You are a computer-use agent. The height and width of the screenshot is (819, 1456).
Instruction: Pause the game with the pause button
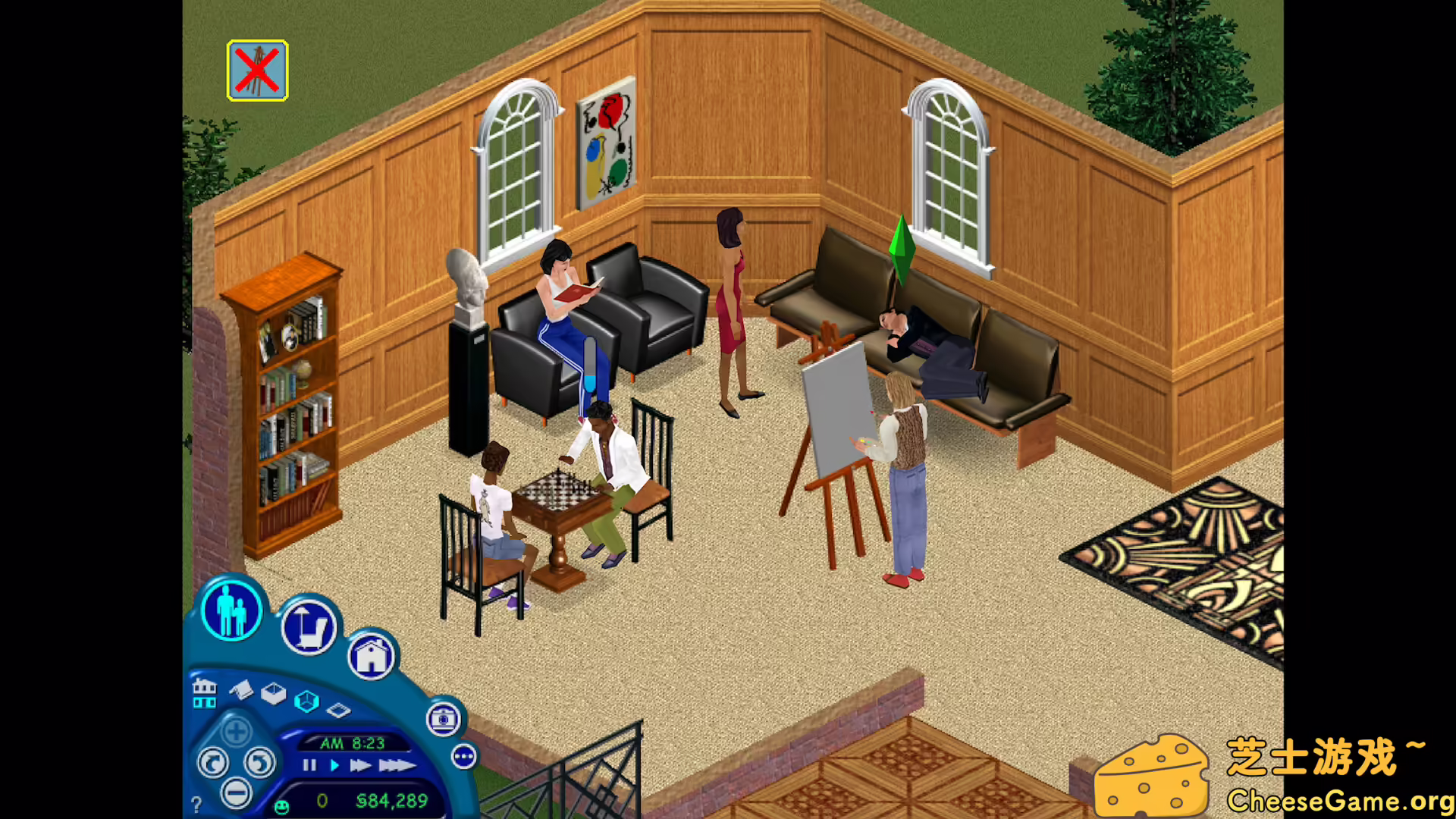tap(310, 767)
